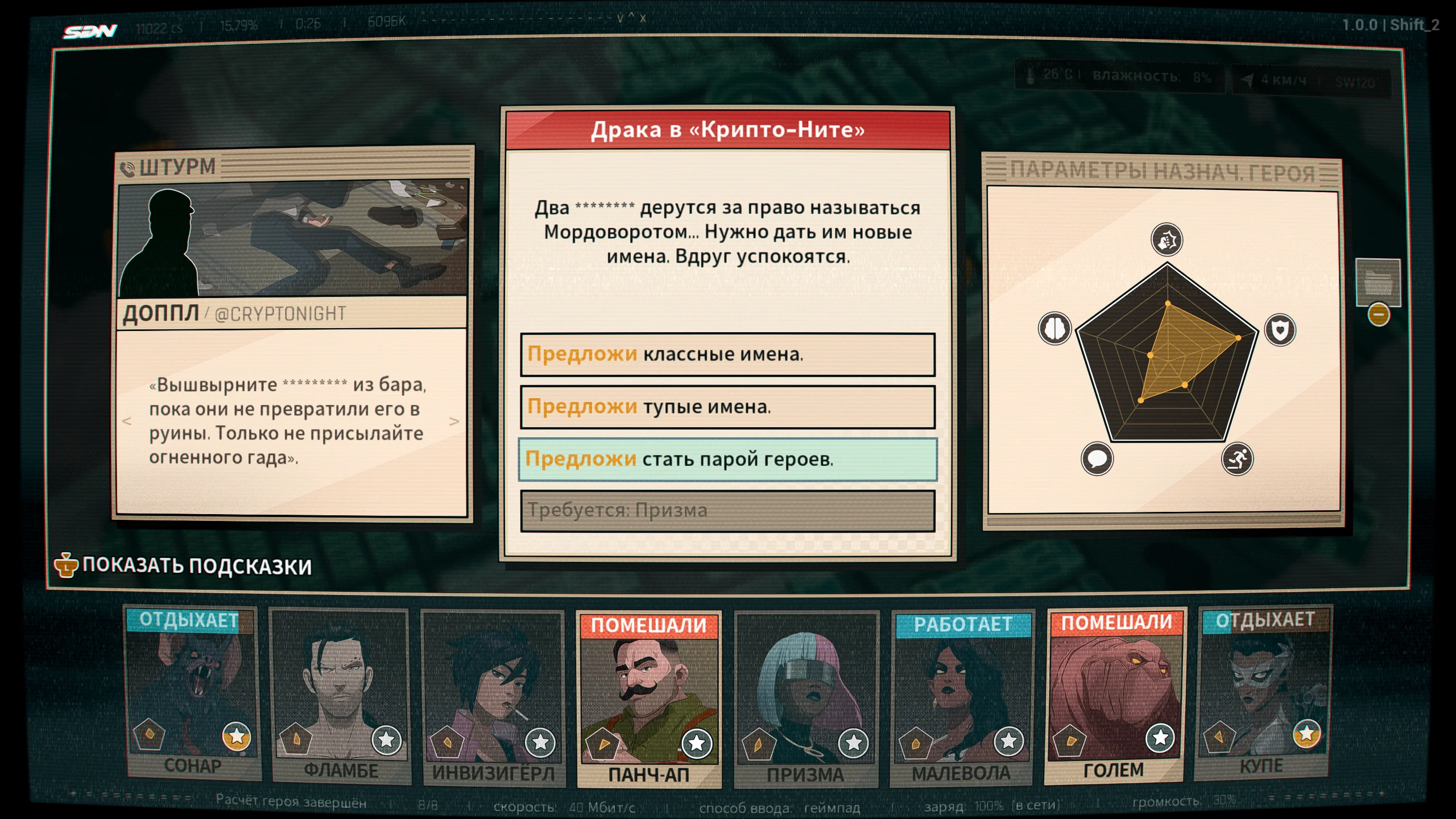Viewport: 1456px width, 819px height.
Task: Show the next caller message arrow
Action: tap(454, 421)
